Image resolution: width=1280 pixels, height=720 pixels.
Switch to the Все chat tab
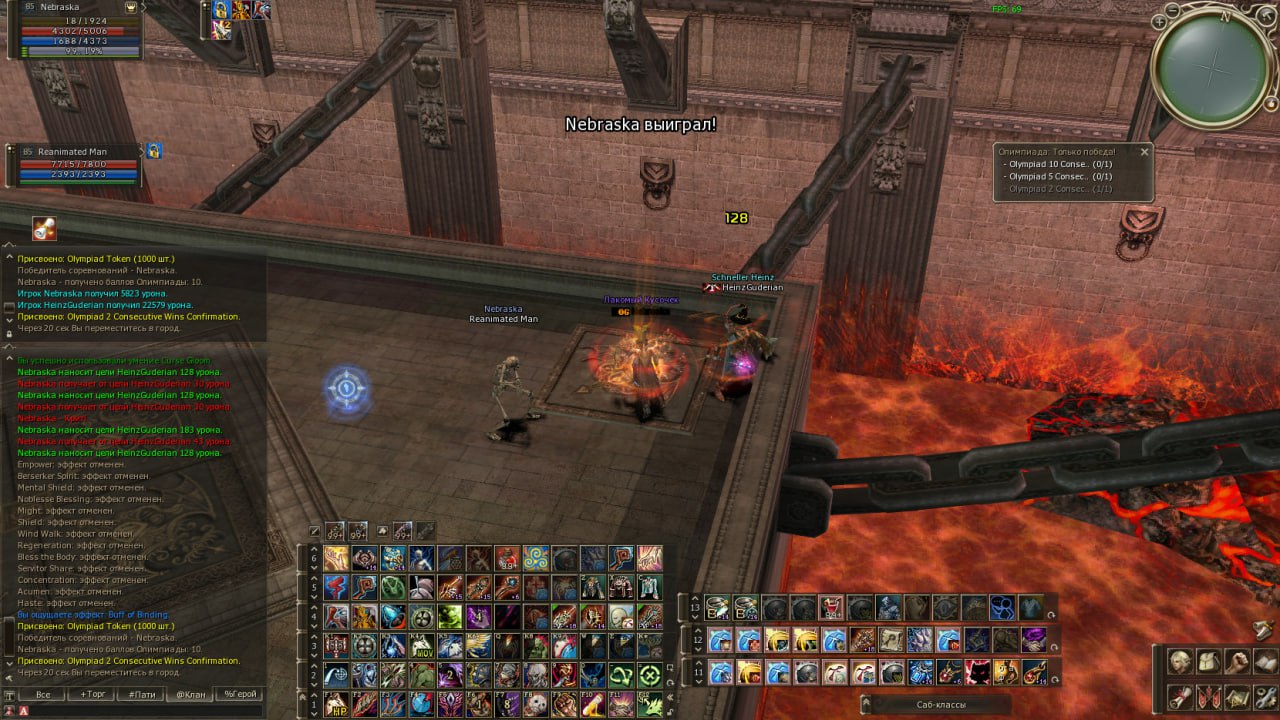[x=43, y=694]
